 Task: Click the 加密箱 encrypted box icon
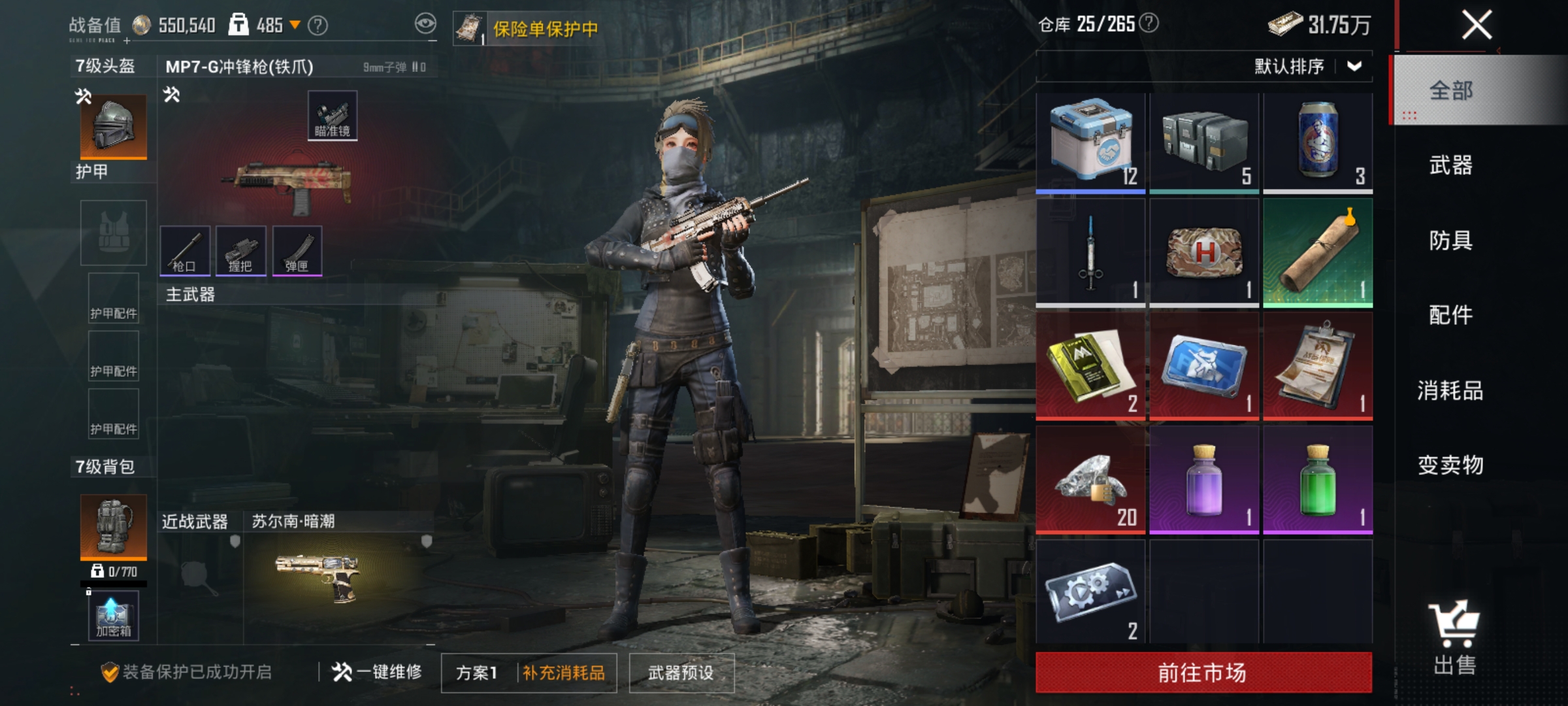[112, 617]
